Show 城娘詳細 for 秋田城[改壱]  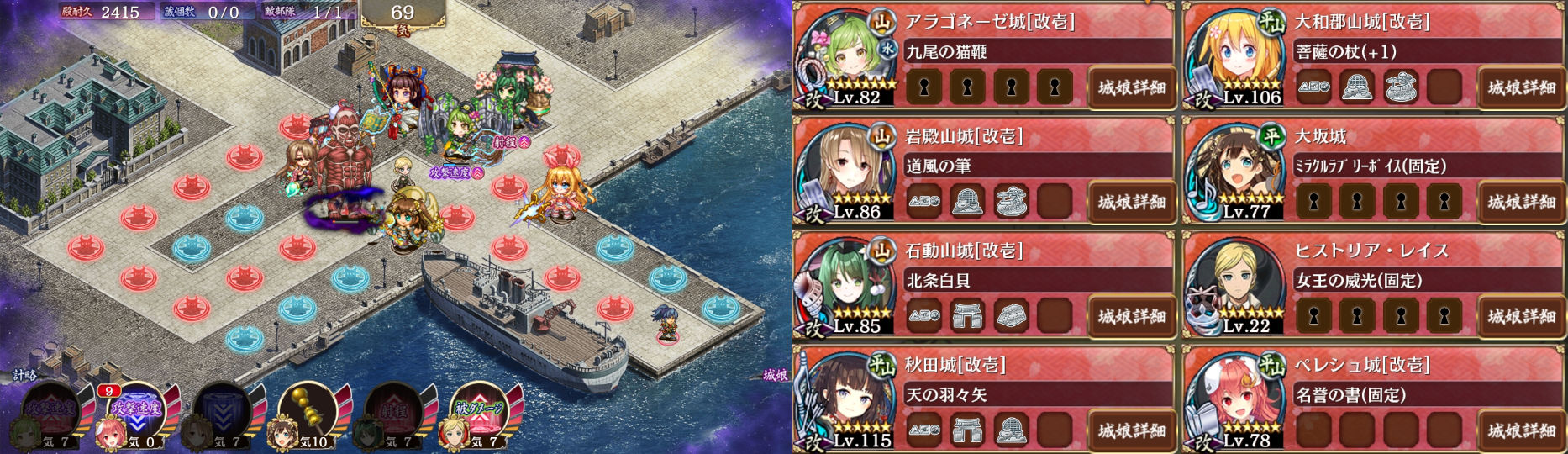[1131, 430]
